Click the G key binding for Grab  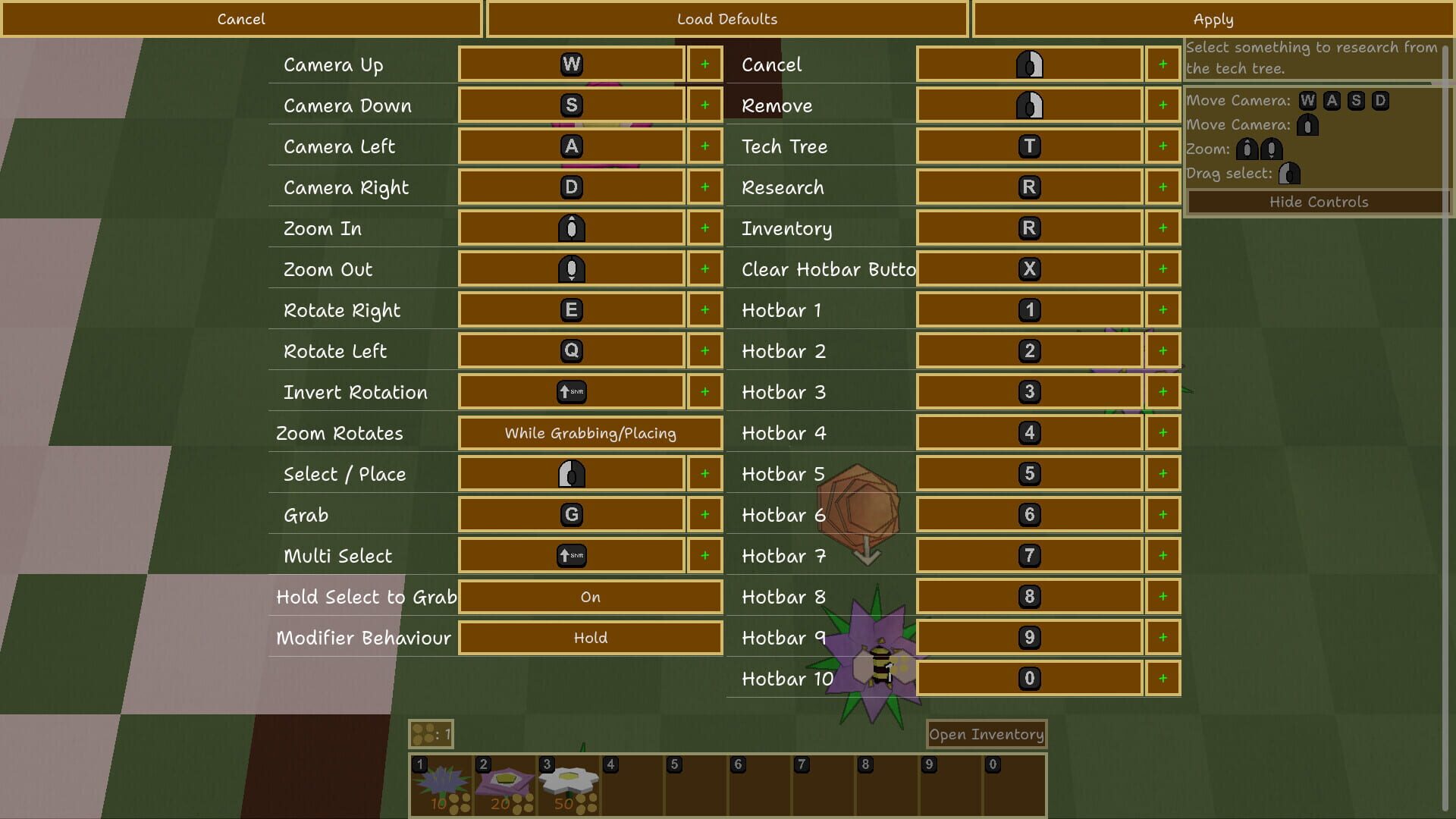click(570, 514)
